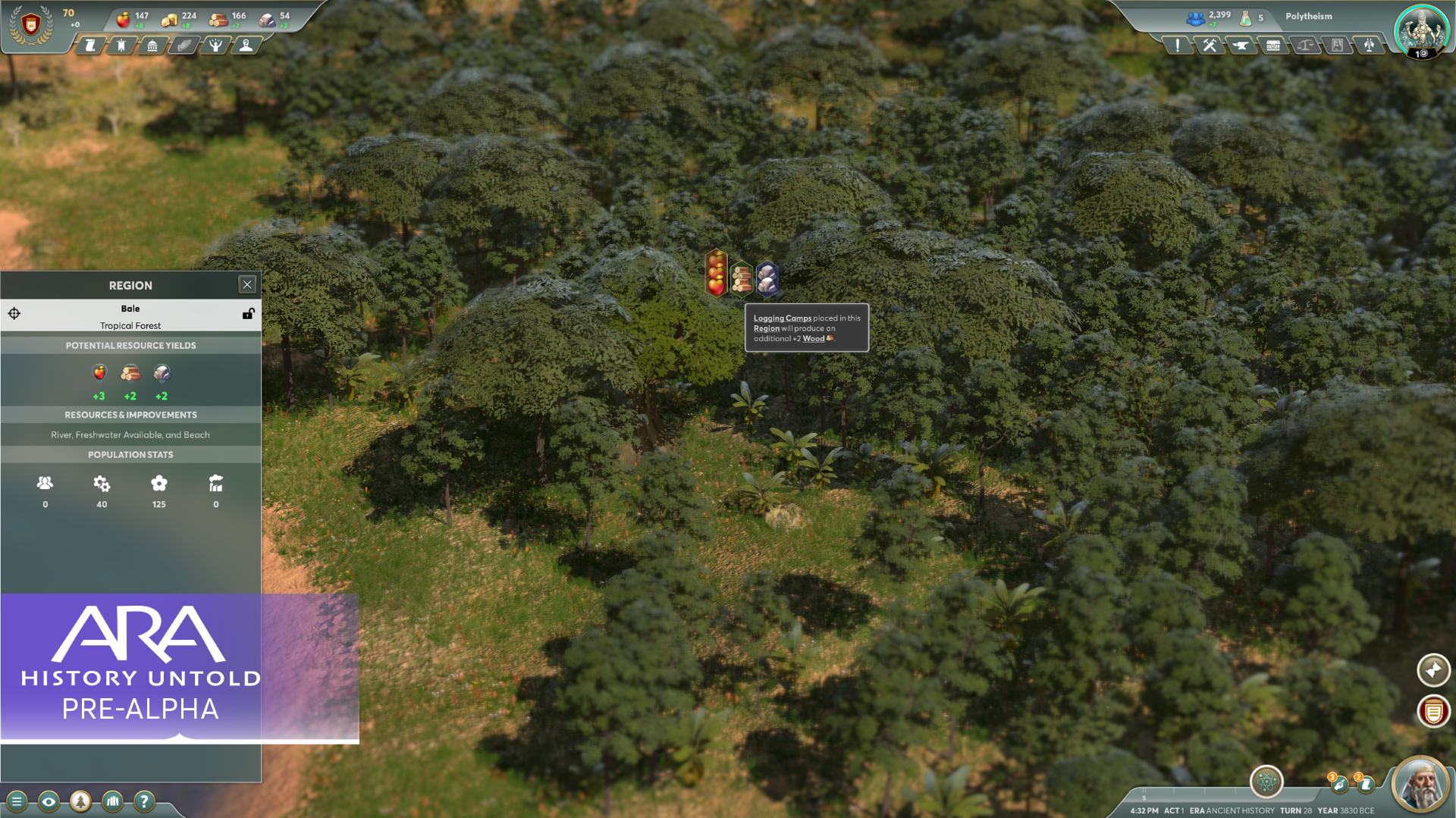1456x818 pixels.
Task: Open the hamburger main menu button
Action: click(17, 801)
